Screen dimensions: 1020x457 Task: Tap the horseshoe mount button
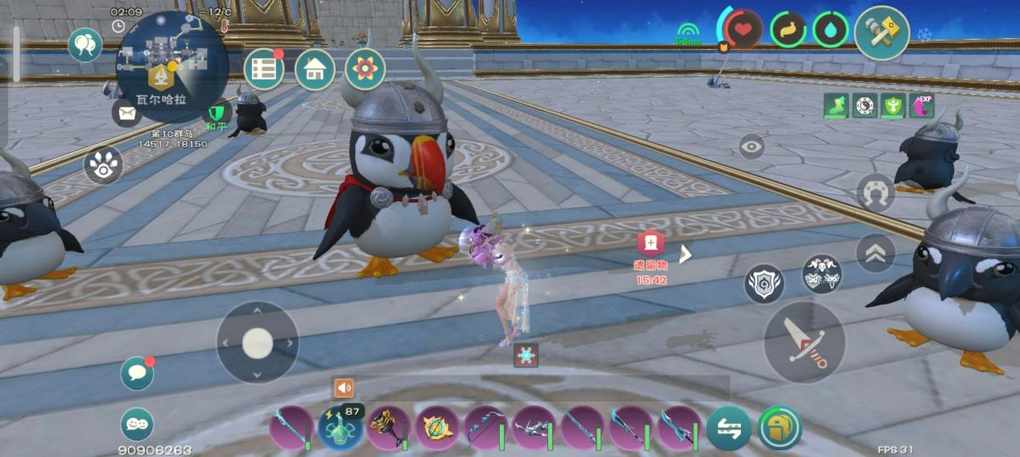(x=875, y=191)
